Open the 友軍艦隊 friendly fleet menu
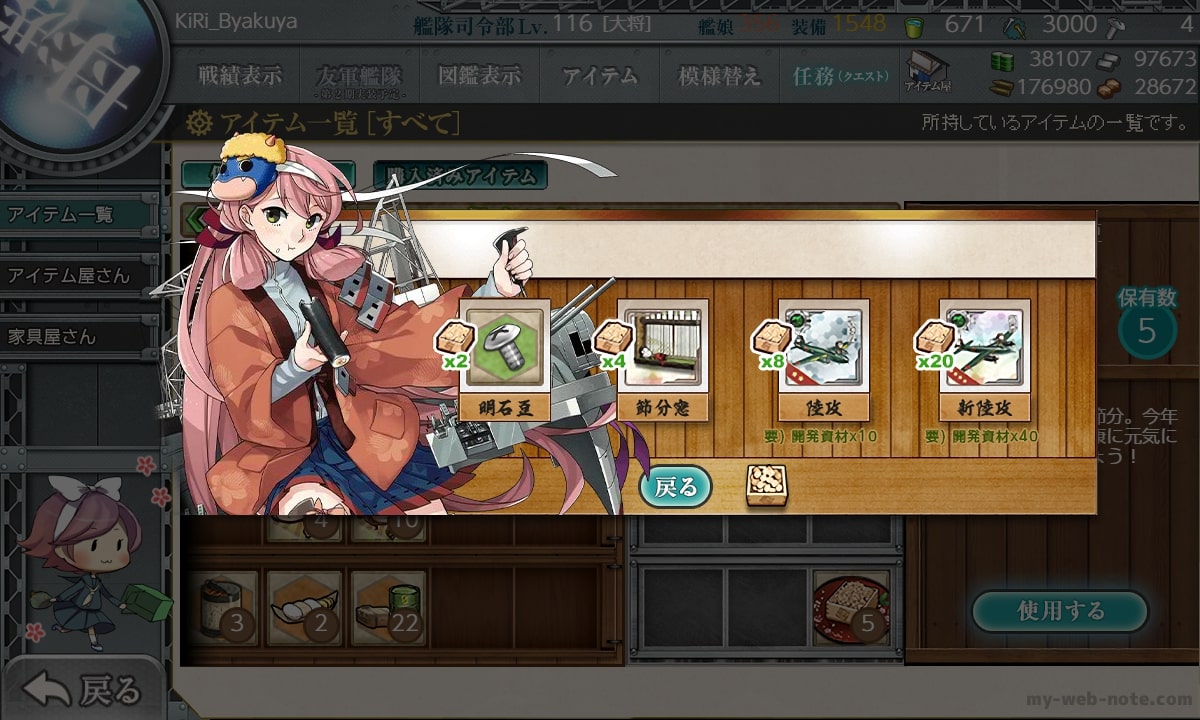This screenshot has height=720, width=1200. (357, 77)
